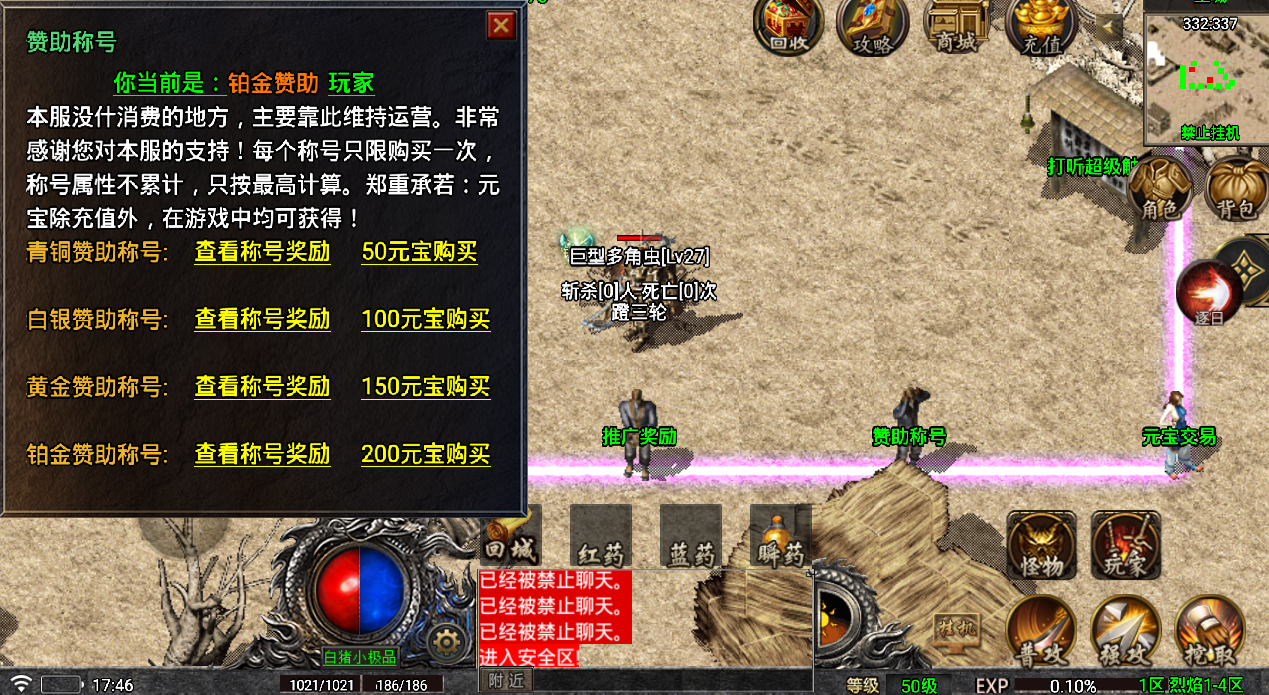Select the 玩家 player targeting button

coord(1125,545)
